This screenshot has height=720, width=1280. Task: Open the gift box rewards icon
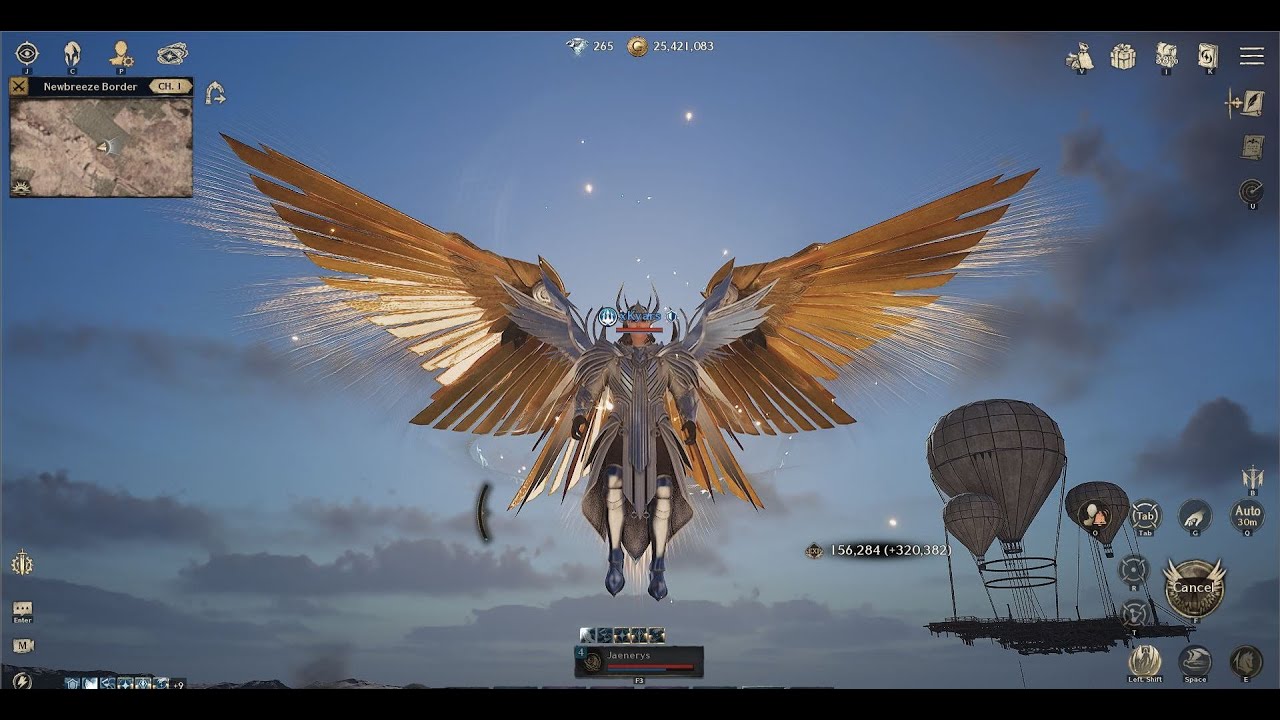pyautogui.click(x=1123, y=56)
